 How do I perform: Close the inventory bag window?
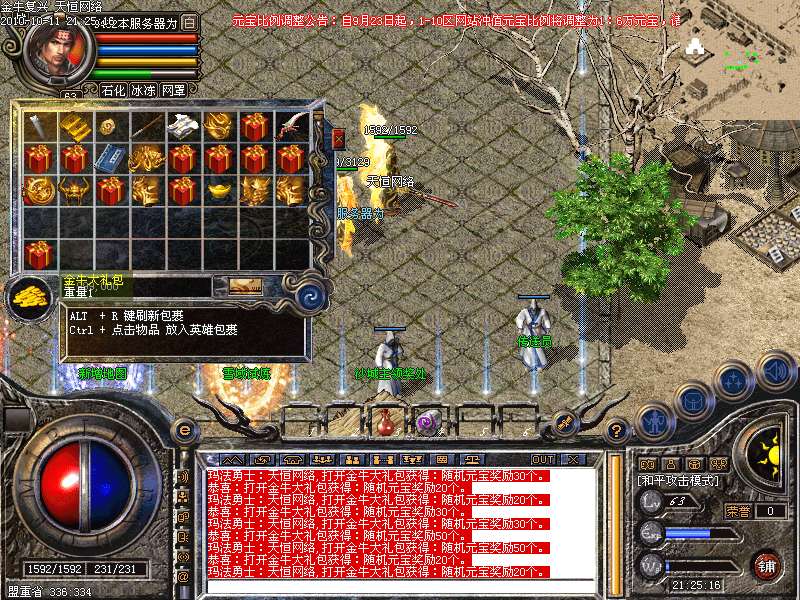[338, 138]
